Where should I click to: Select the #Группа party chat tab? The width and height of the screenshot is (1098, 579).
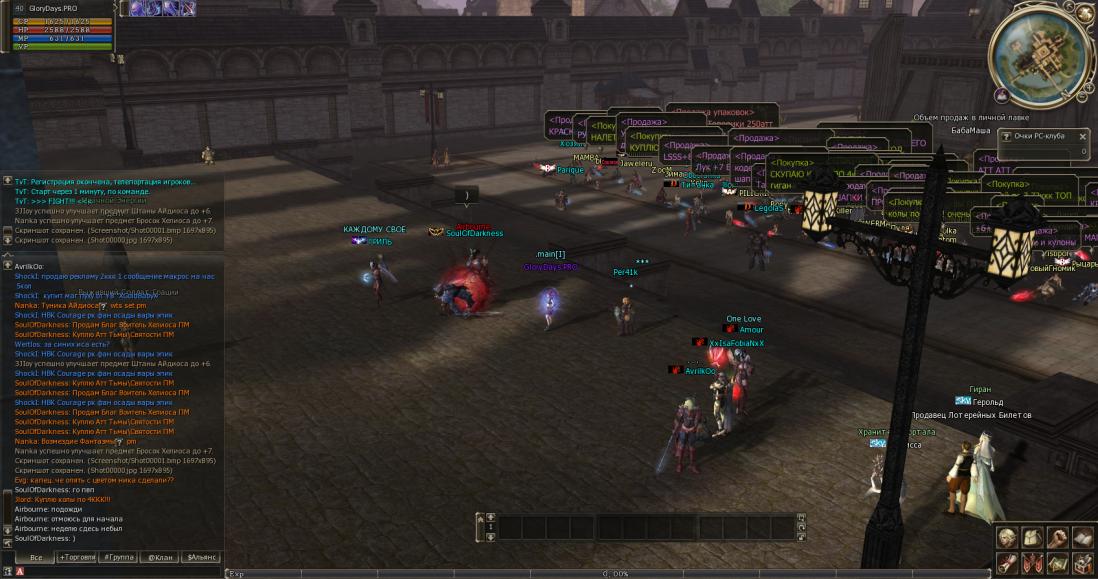pyautogui.click(x=118, y=557)
